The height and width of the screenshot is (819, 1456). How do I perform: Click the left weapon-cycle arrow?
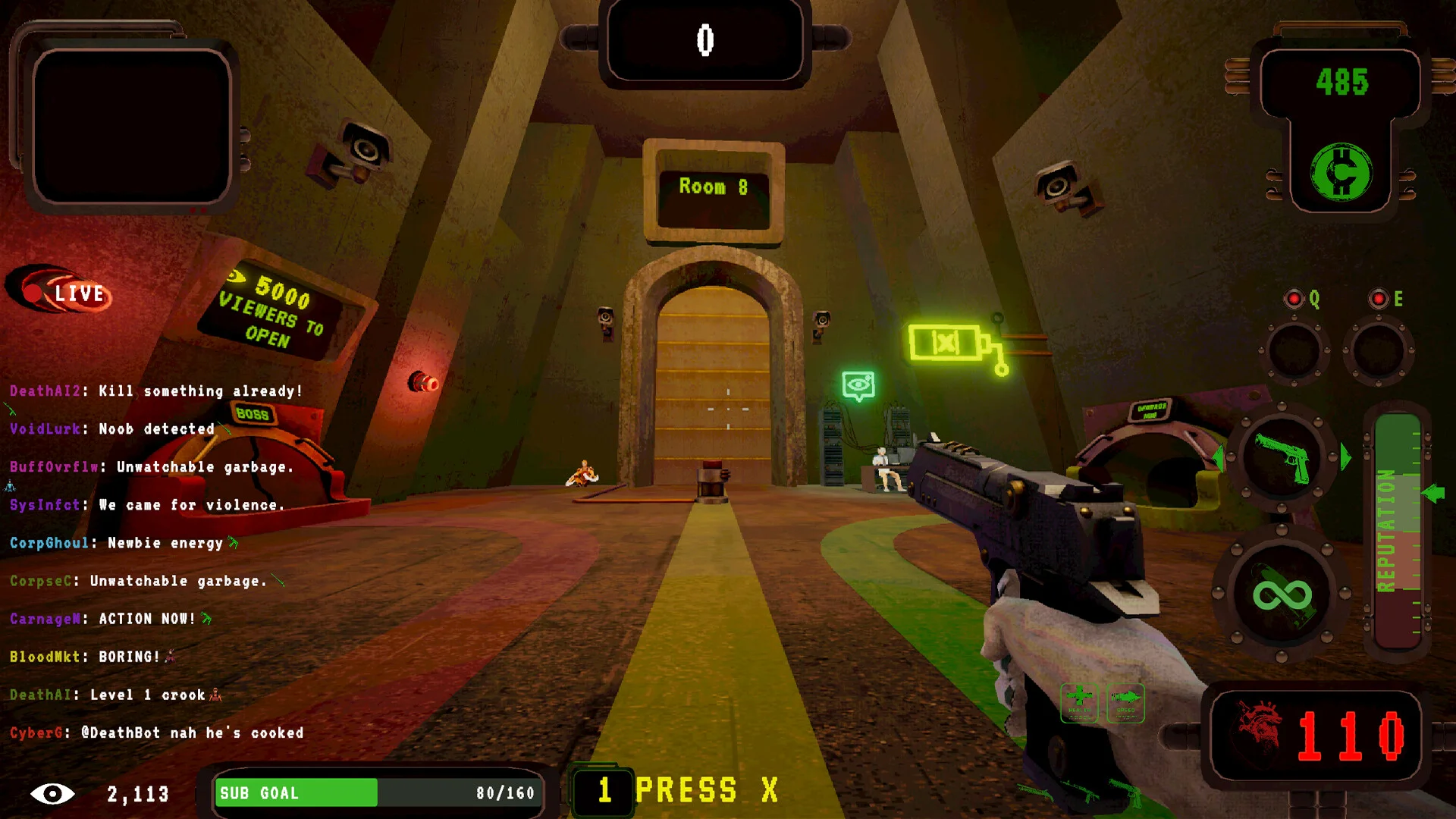1219,457
